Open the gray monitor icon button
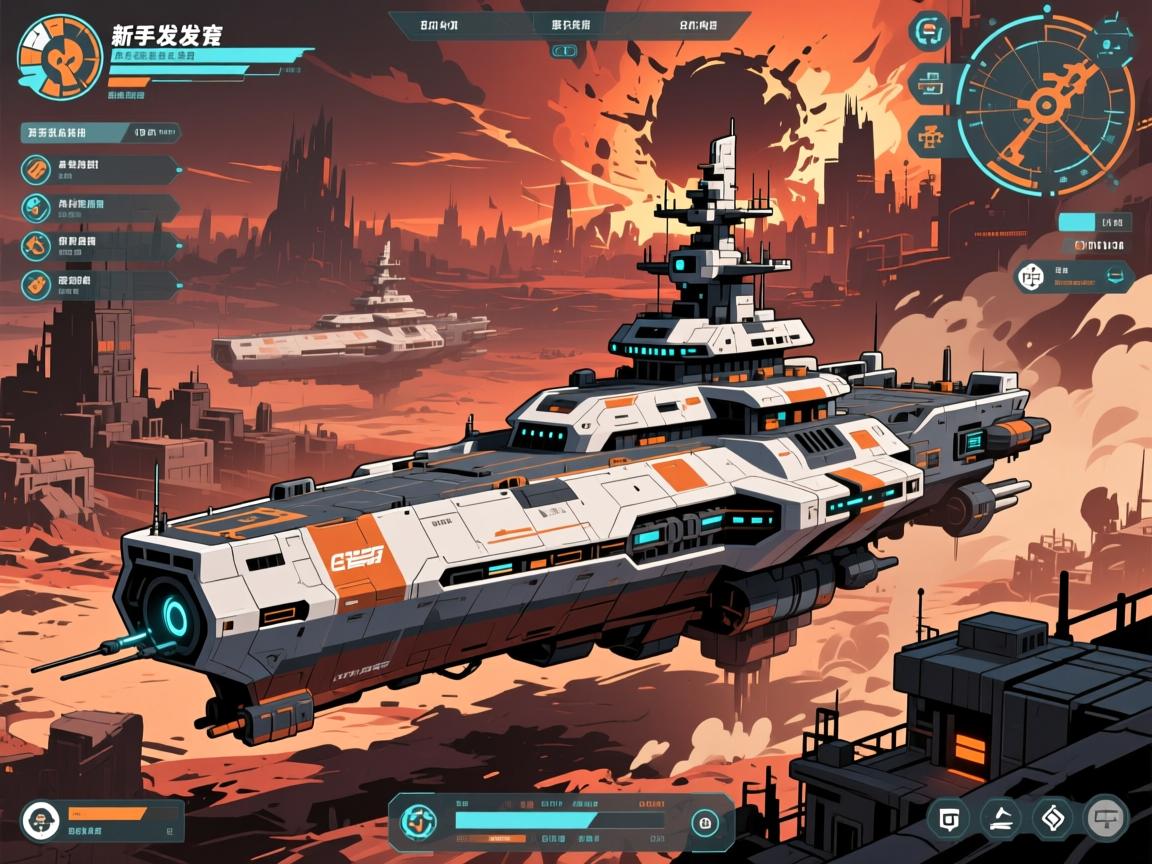 pos(1106,818)
